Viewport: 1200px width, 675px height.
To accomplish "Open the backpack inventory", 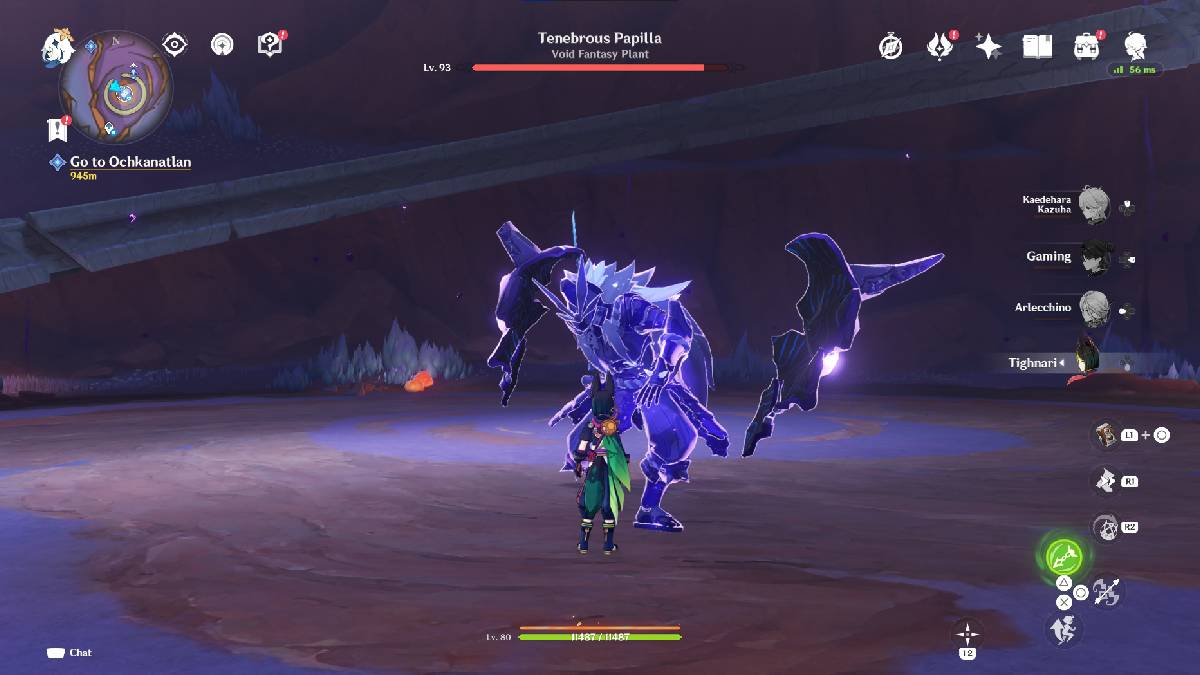I will pos(1085,46).
